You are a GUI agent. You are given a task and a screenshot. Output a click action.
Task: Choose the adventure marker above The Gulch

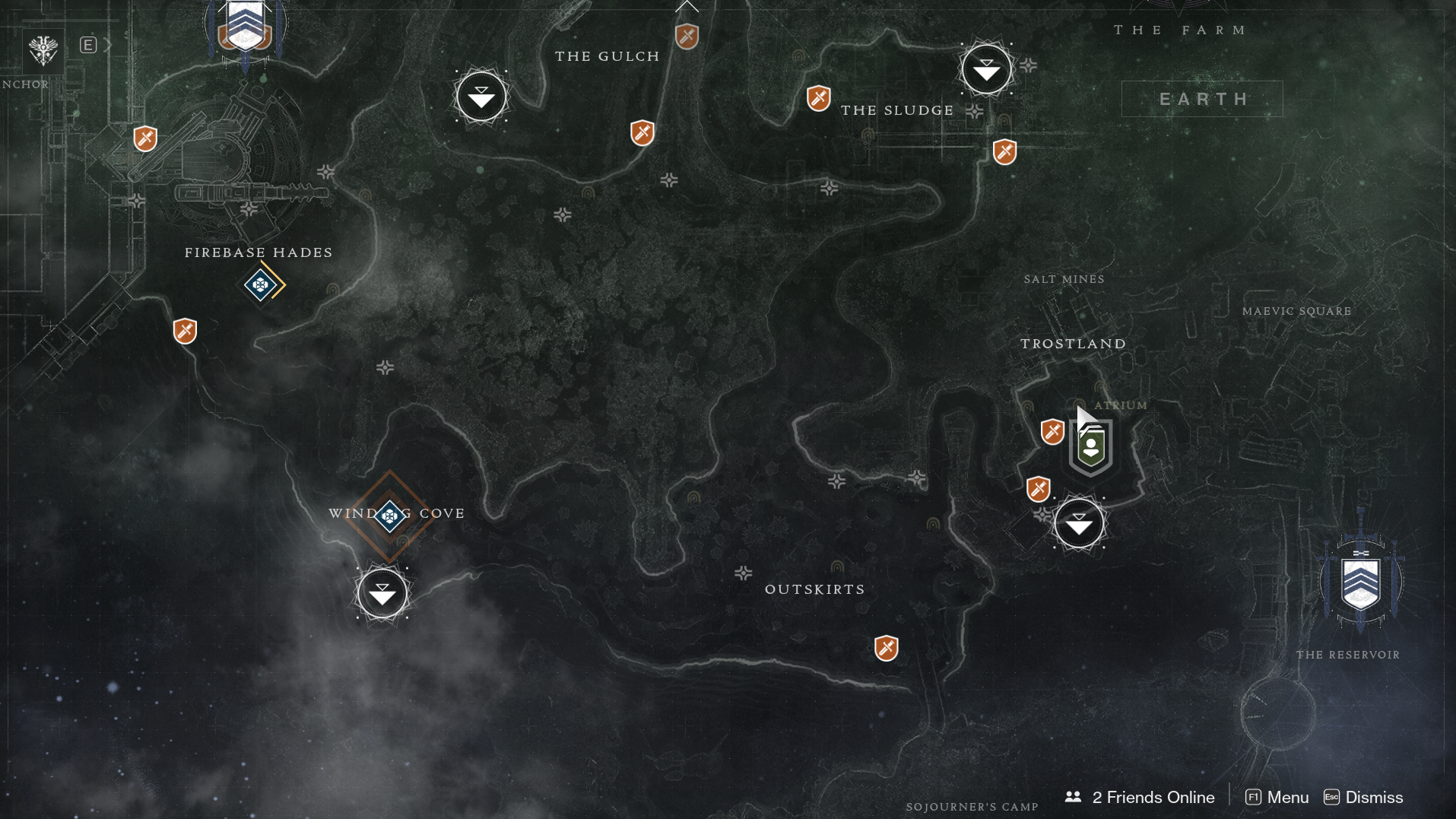click(687, 36)
